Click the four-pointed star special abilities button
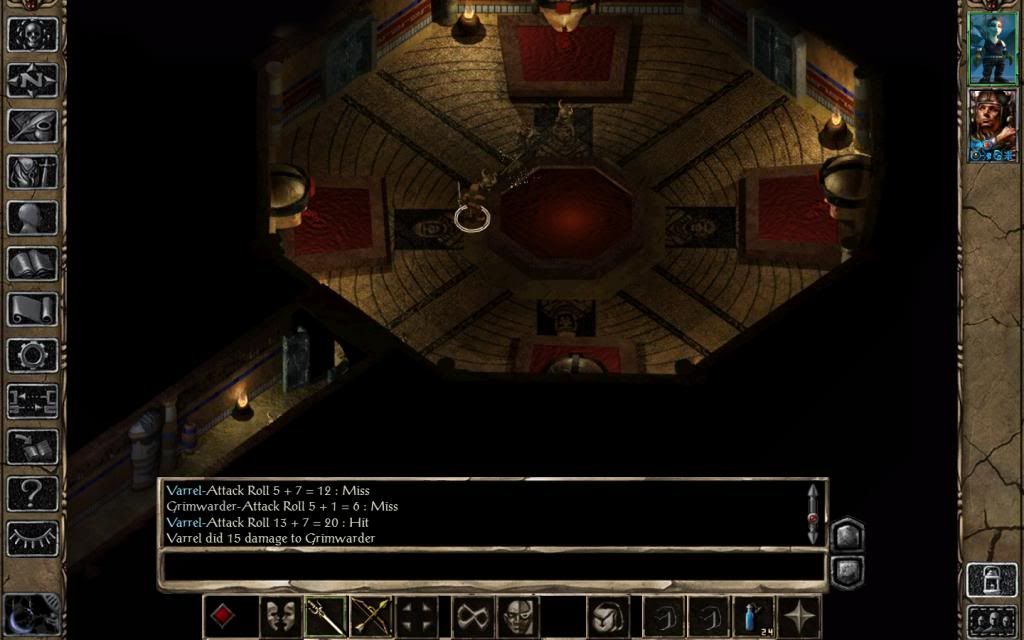The image size is (1024, 640). coord(800,616)
